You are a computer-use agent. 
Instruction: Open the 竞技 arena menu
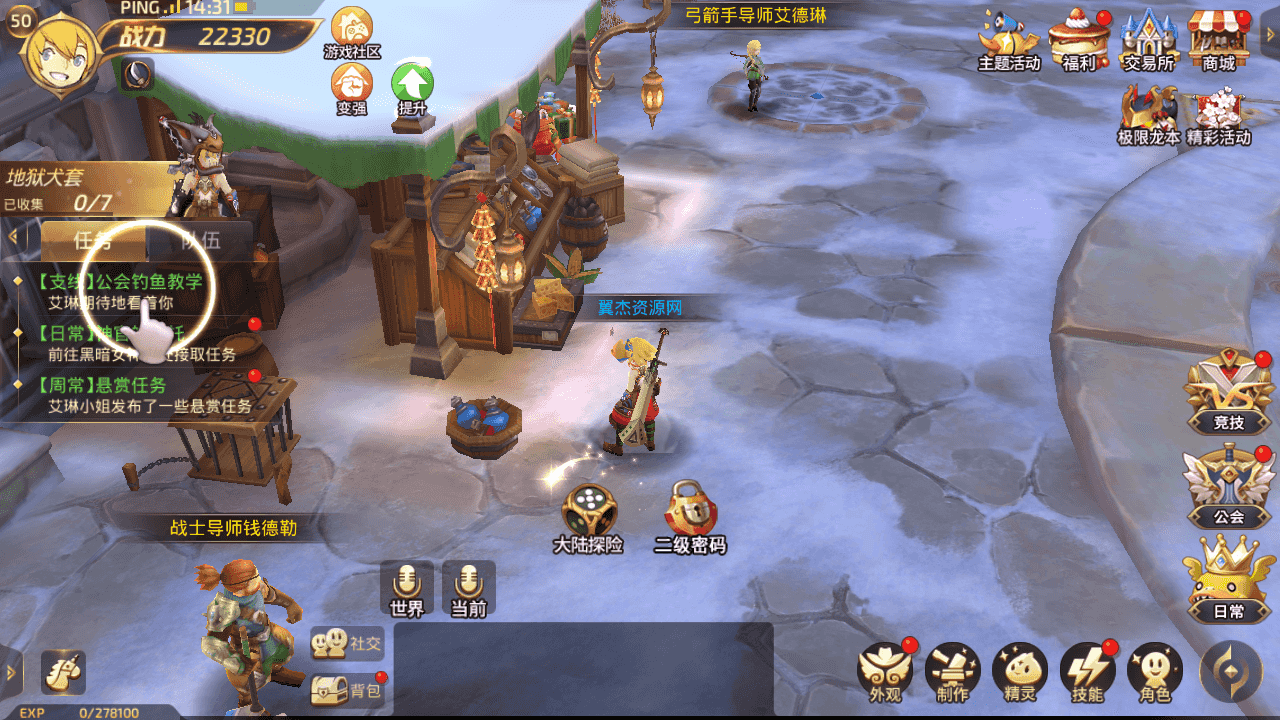(1228, 392)
